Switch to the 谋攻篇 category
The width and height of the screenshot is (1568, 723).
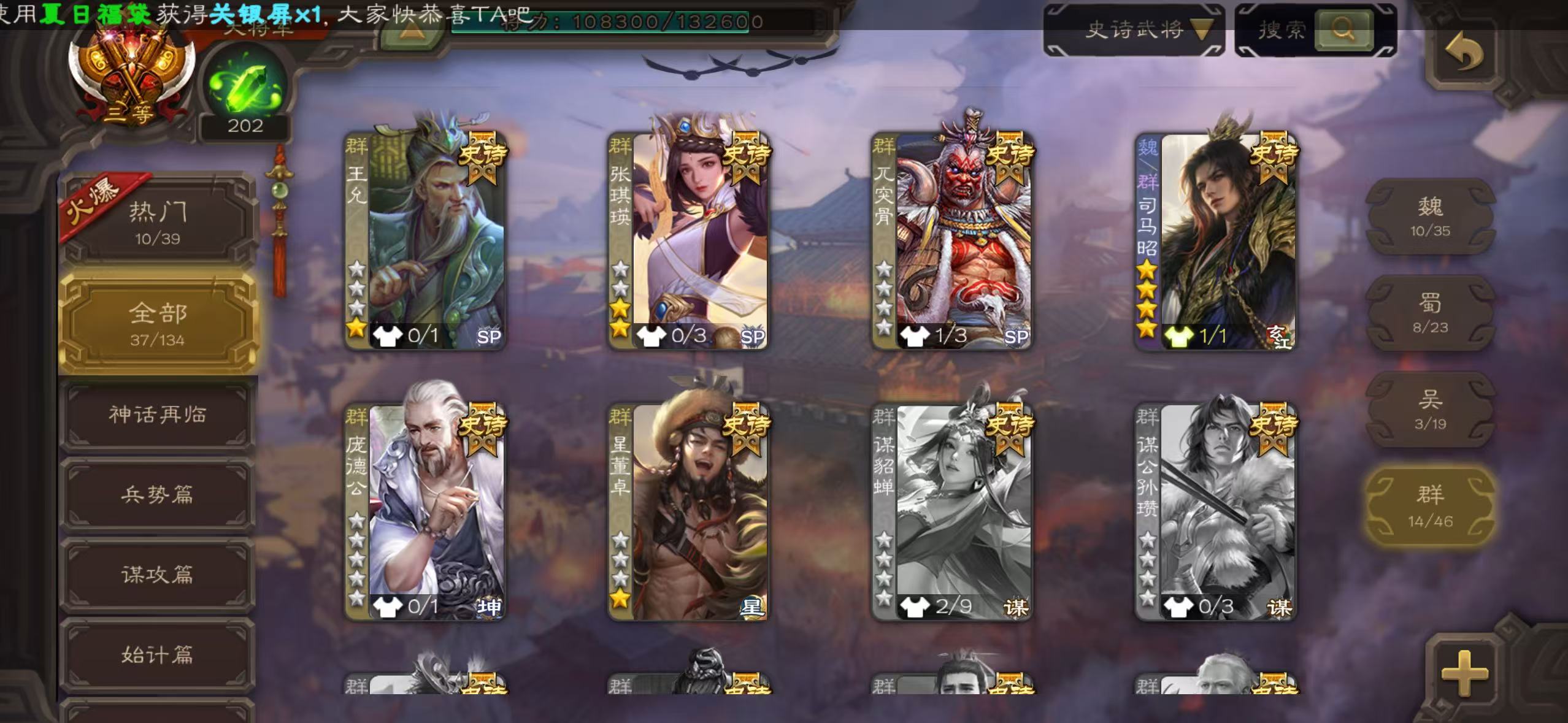point(158,575)
